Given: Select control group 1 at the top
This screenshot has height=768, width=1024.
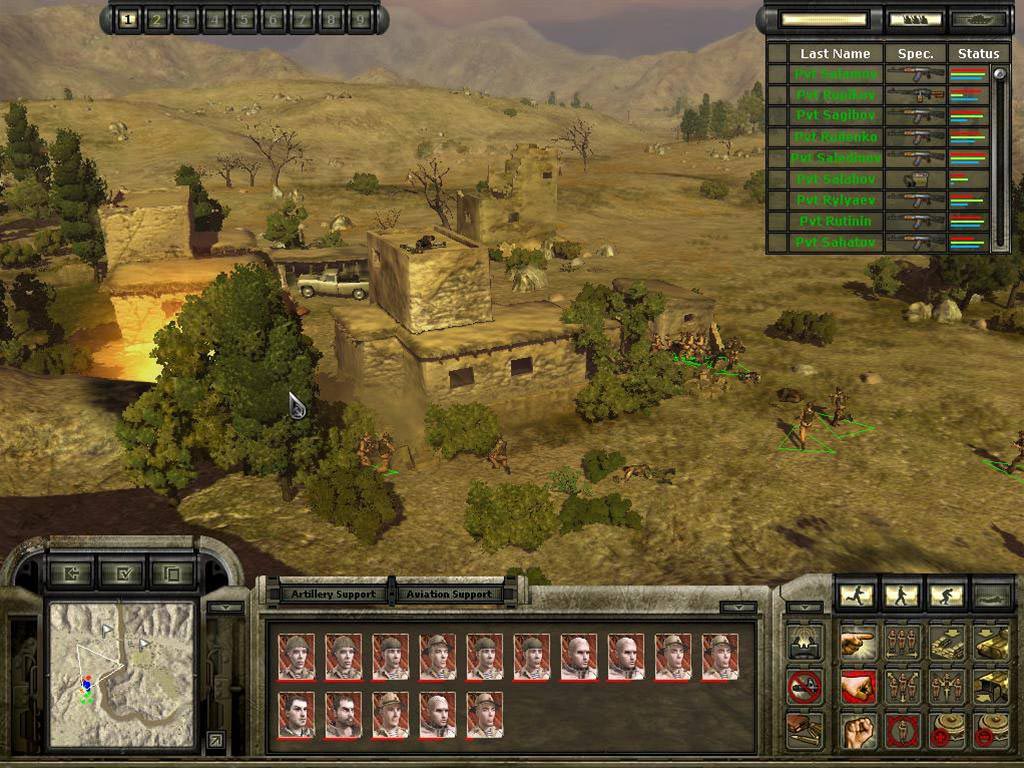Looking at the screenshot, I should pyautogui.click(x=128, y=19).
